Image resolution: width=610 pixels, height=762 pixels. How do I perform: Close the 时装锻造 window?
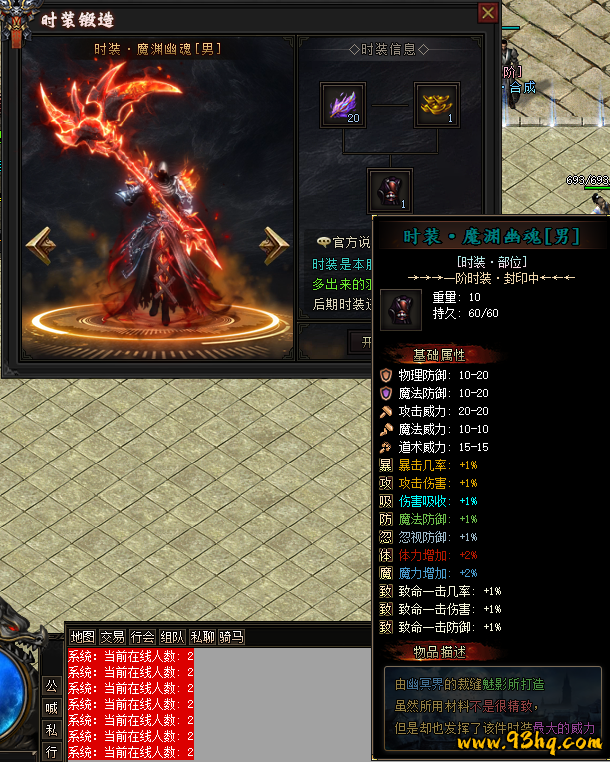click(488, 13)
